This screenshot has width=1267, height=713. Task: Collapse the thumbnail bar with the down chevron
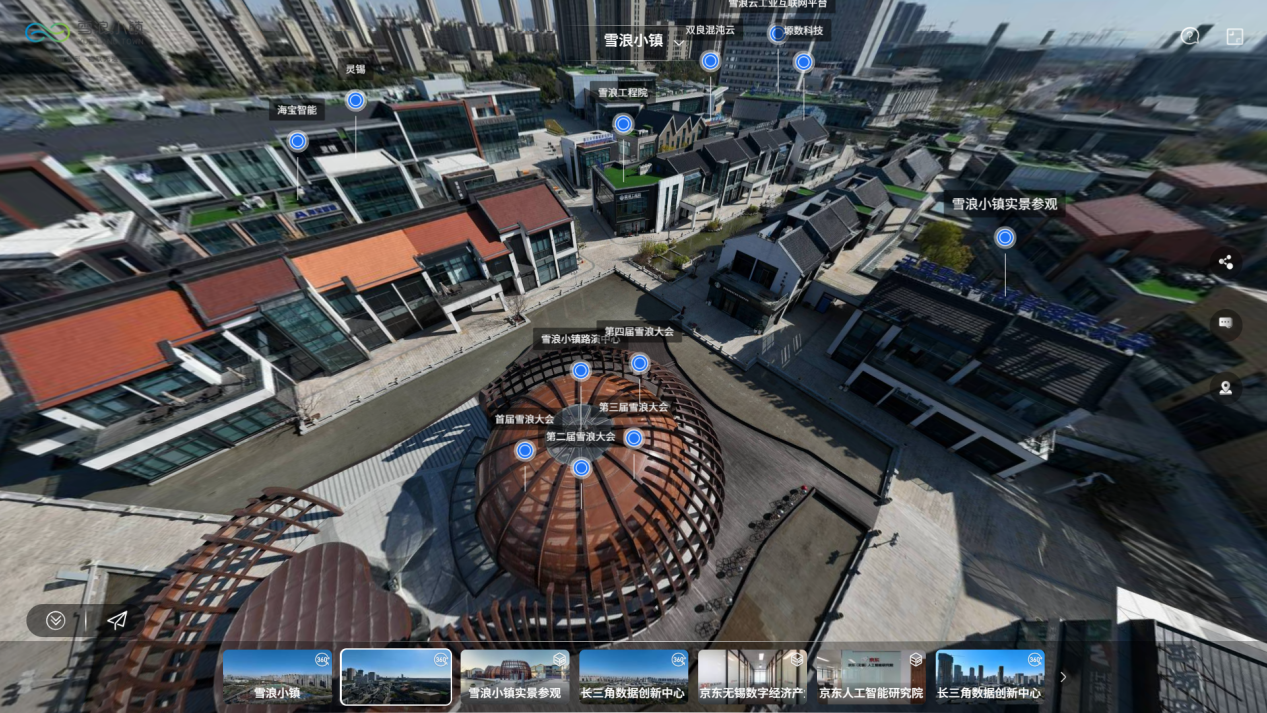(x=56, y=621)
